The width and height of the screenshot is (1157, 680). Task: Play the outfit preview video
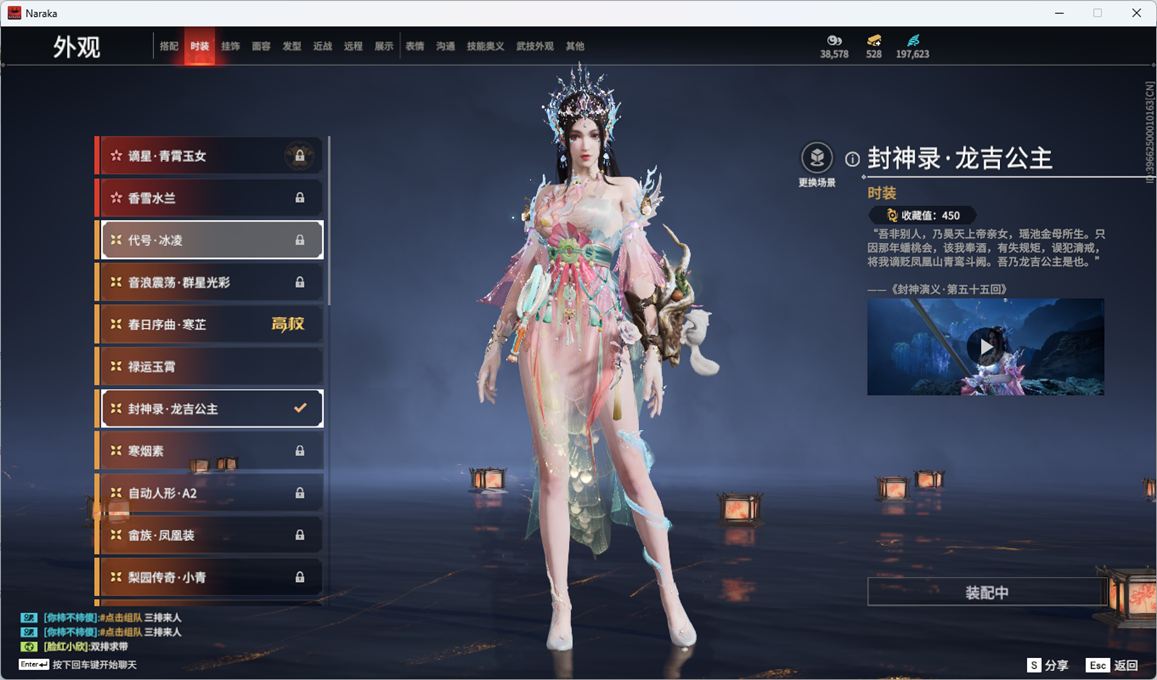(986, 347)
